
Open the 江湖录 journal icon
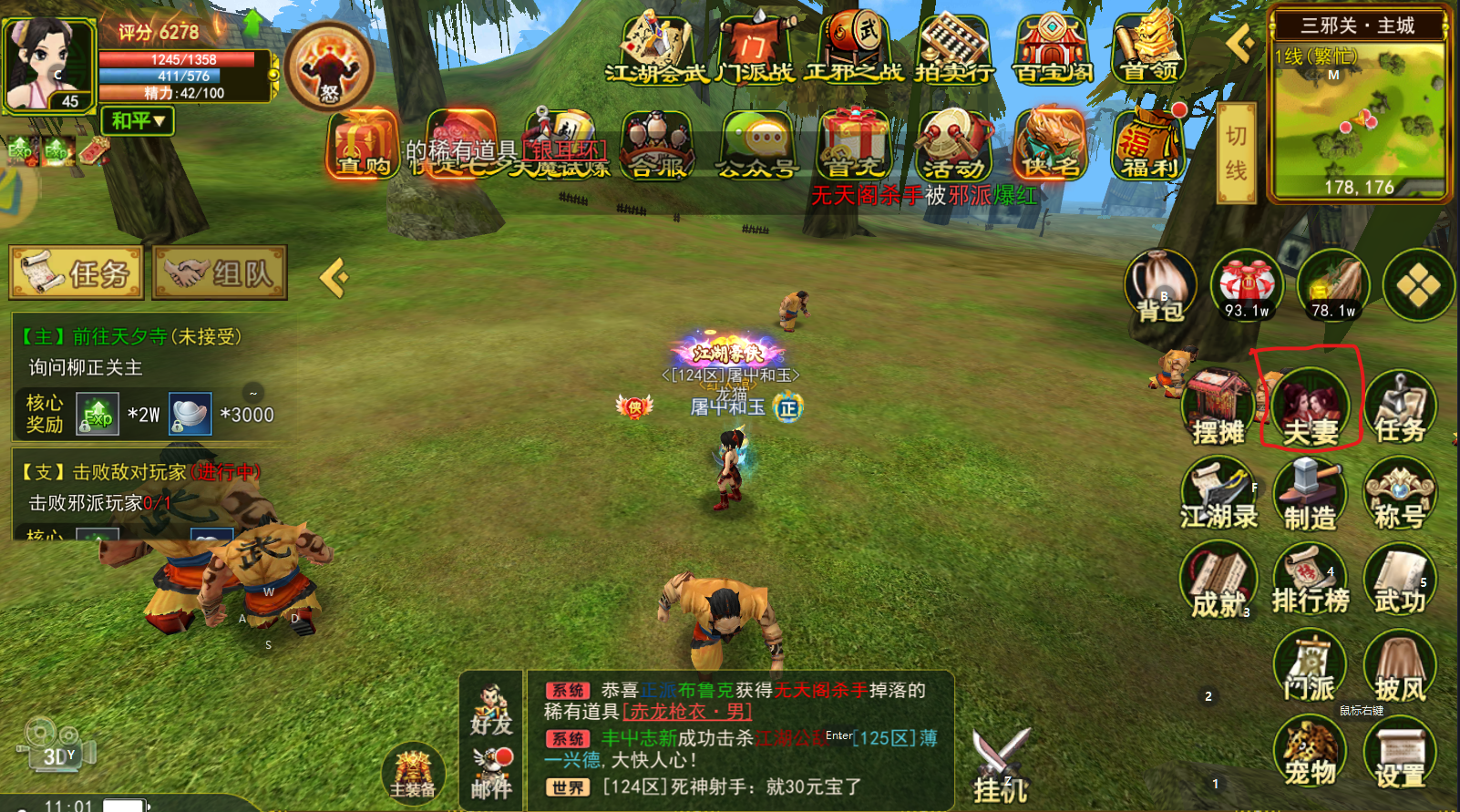click(x=1218, y=495)
